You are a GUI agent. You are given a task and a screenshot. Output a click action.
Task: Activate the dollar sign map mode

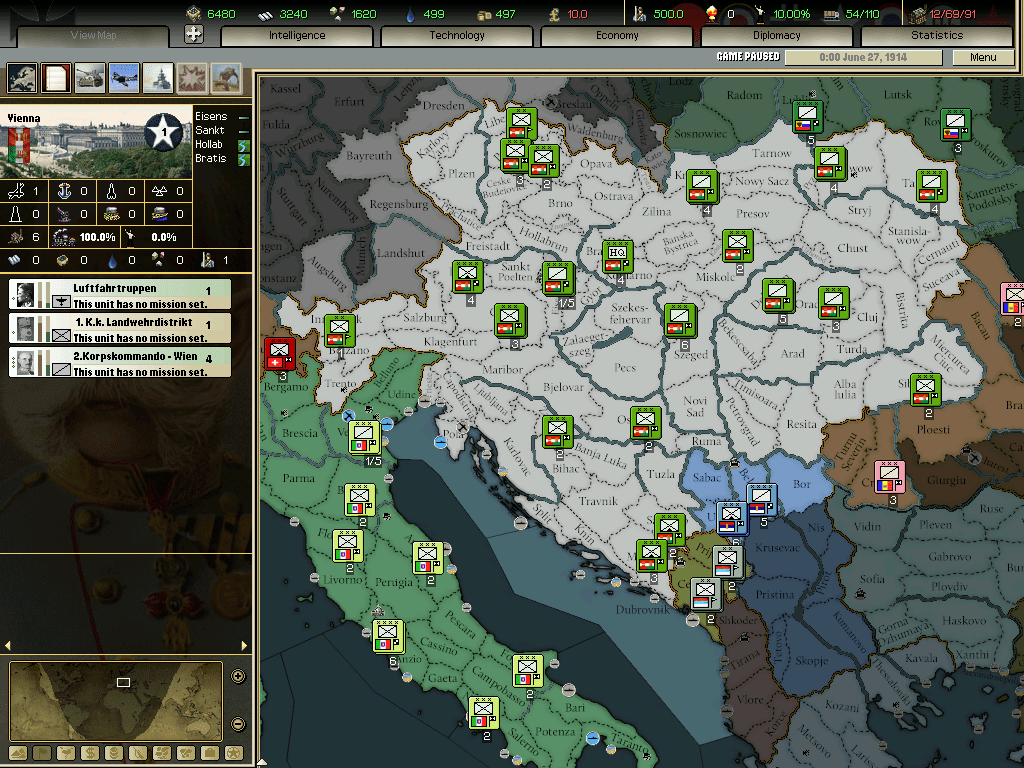(x=88, y=753)
